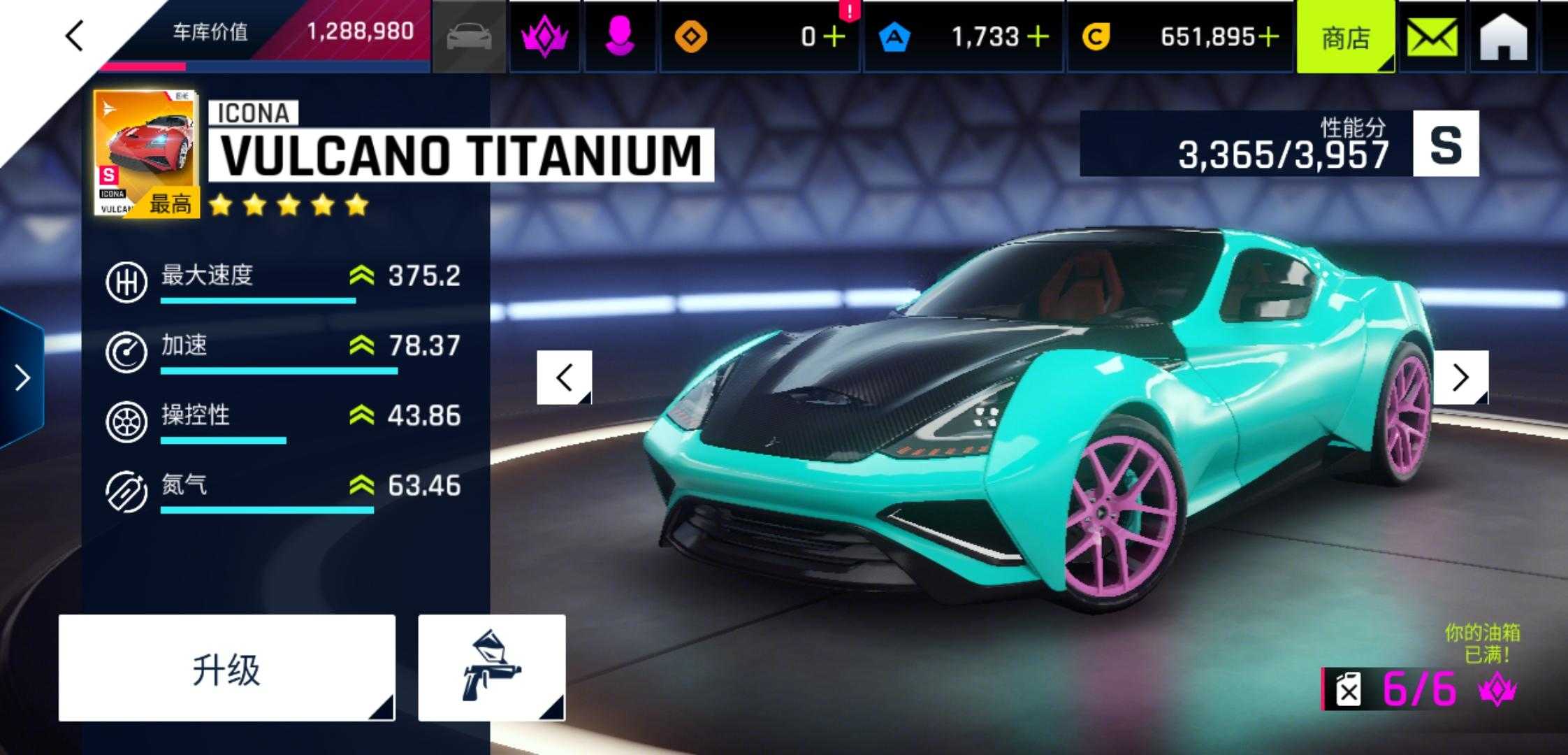1568x755 pixels.
Task: Show the next car with right arrow
Action: 1460,377
